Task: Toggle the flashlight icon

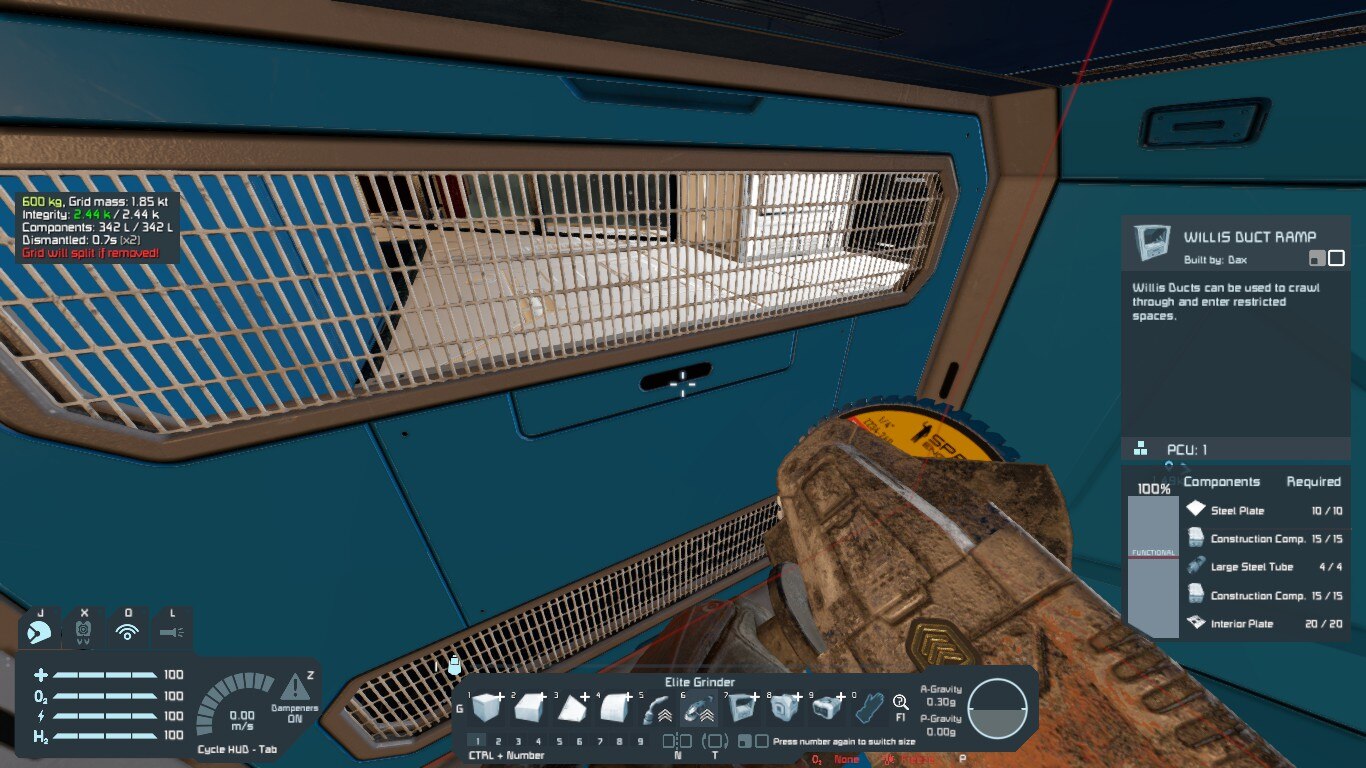Action: 170,632
